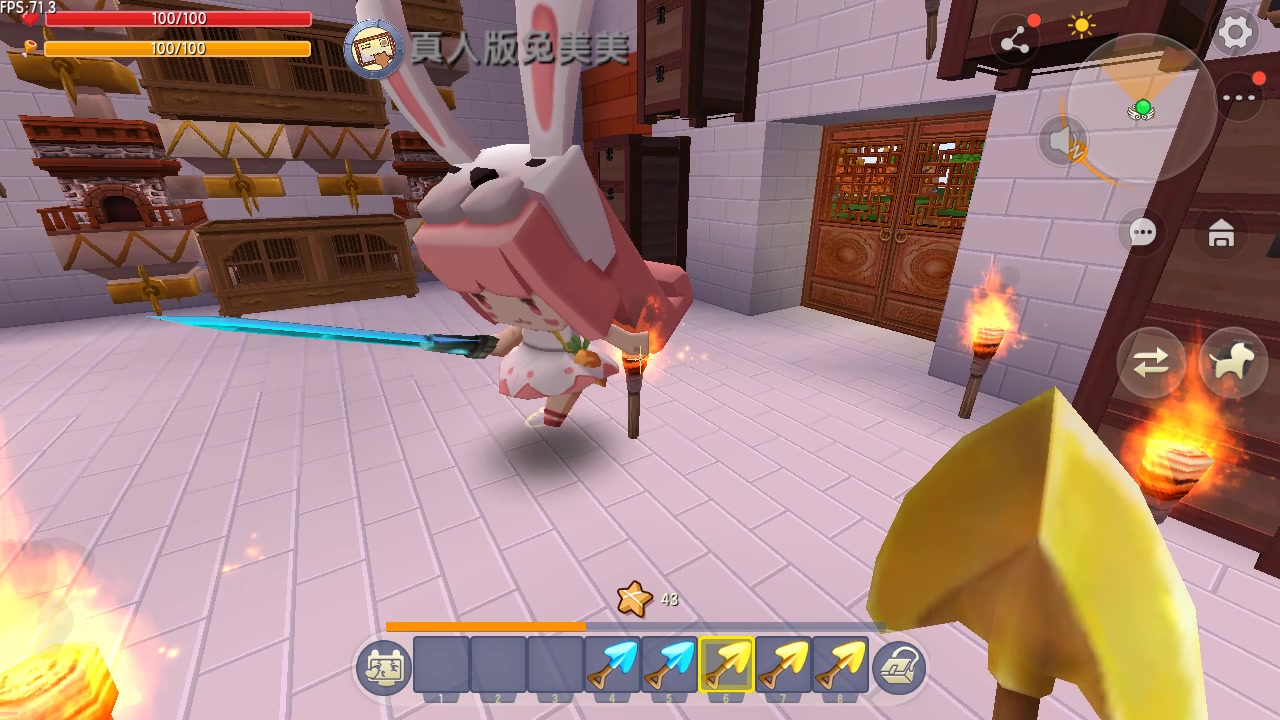Screen dimensions: 1280x720
Task: Tap the pet mount button
Action: [x=1233, y=362]
